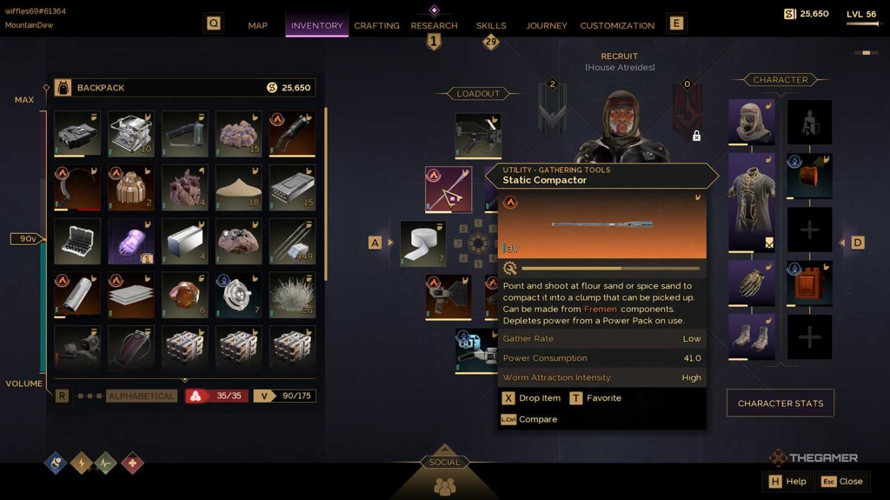
Task: Select the equipped gloves slot
Action: click(x=751, y=283)
